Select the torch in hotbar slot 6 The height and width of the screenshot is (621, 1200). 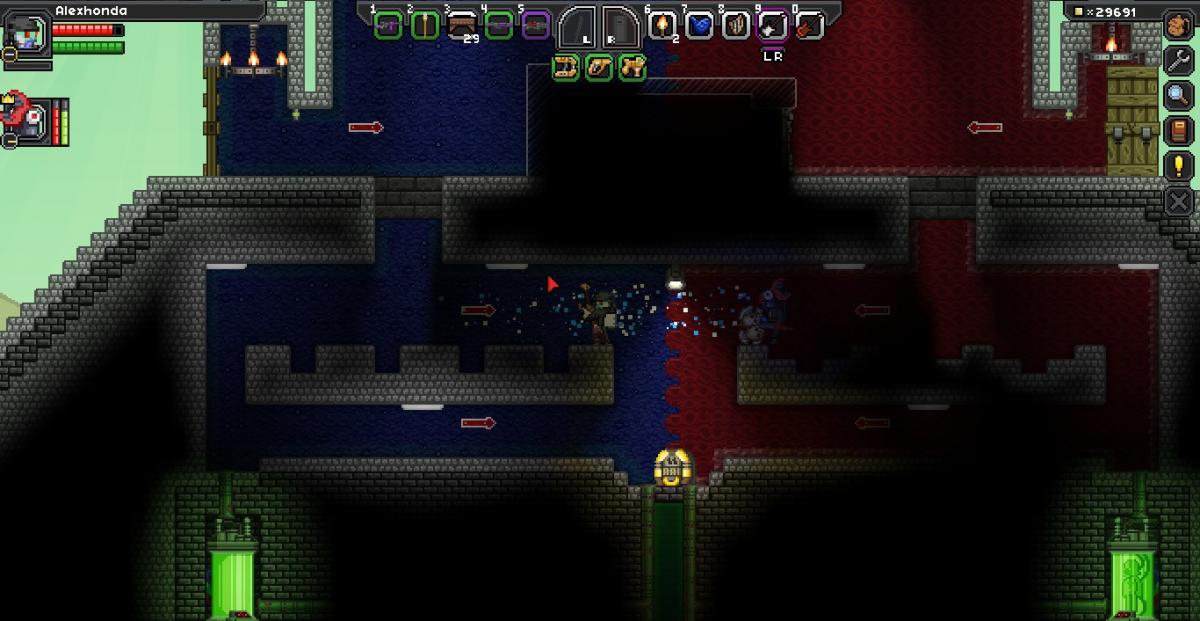tap(662, 24)
